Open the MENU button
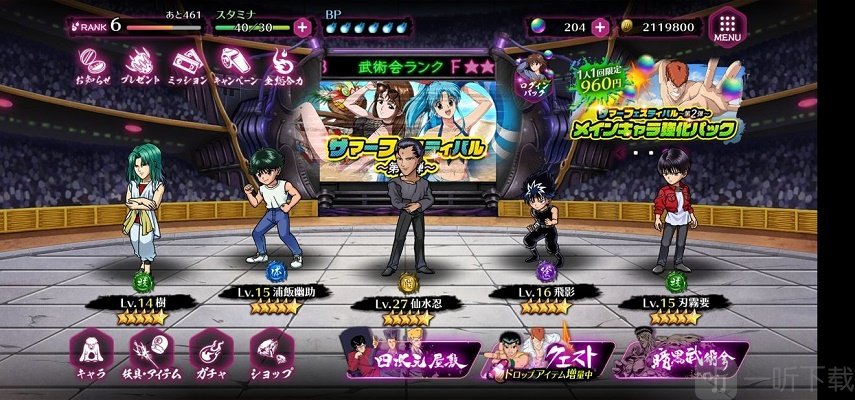855x400 pixels. (729, 28)
